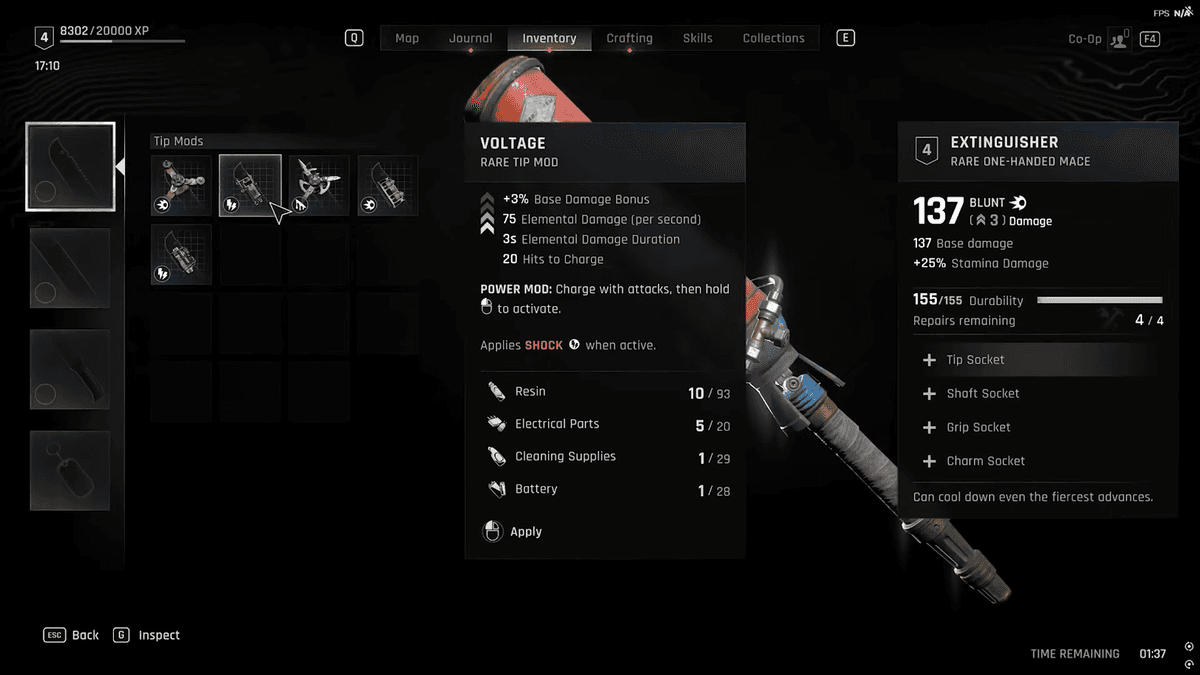Screen dimensions: 1200x675
Task: Select the Inventory tab
Action: pos(549,38)
